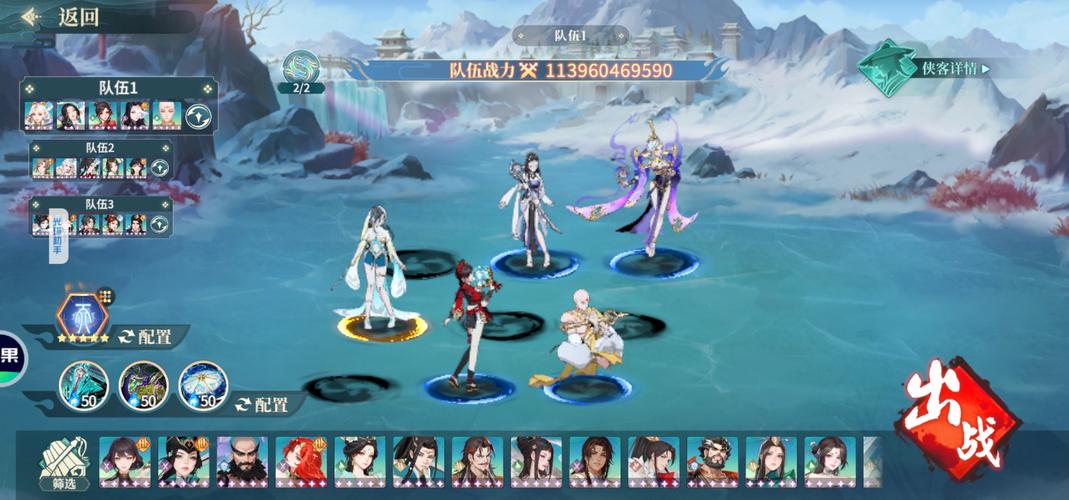This screenshot has width=1069, height=500.
Task: Select the 队伍1 team panel
Action: 118,88
